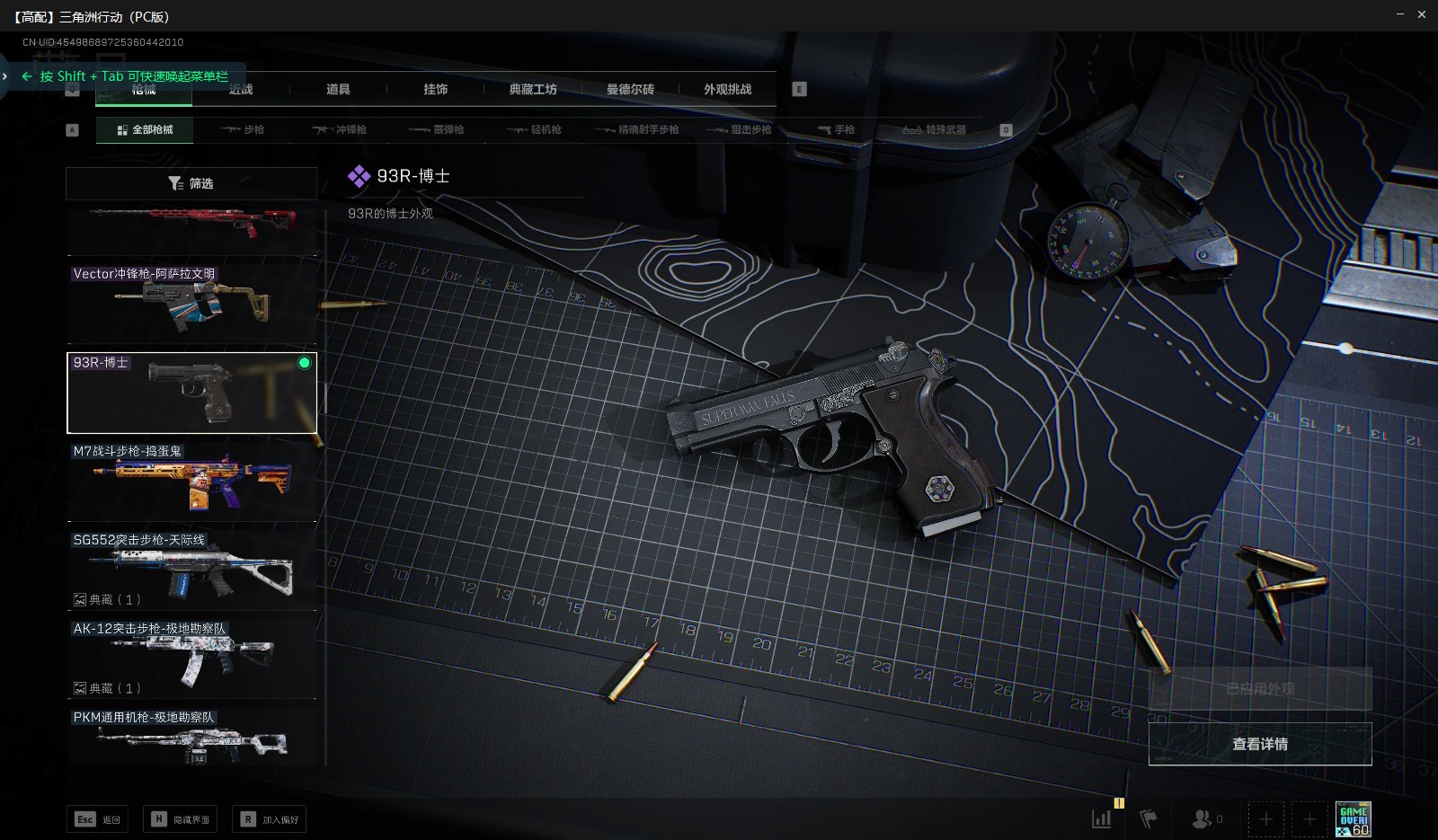Select the PKM通用机枪-极地勘察队 skin
Viewport: 1438px width, 840px height.
point(192,738)
